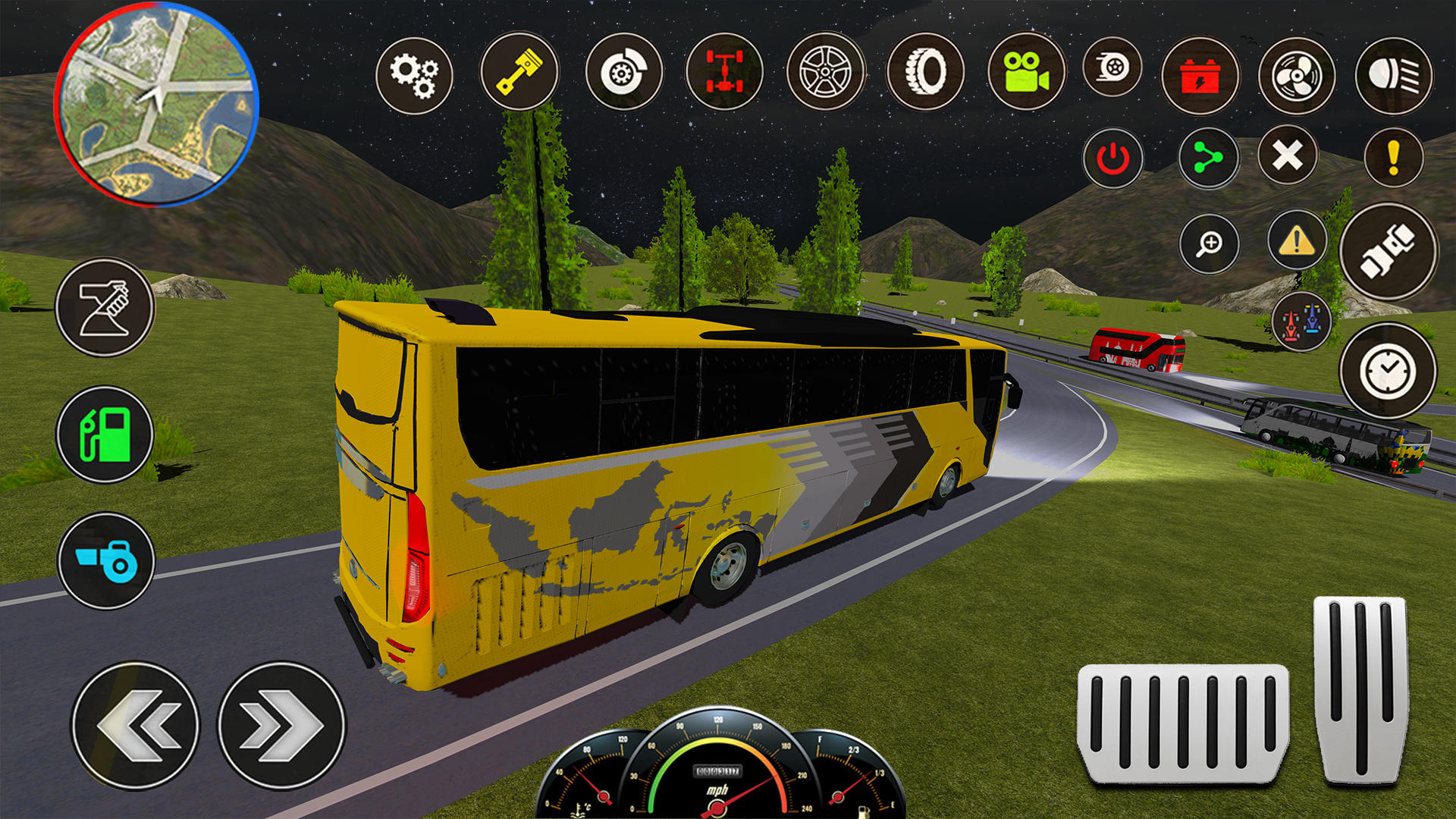Viewport: 1456px width, 819px height.
Task: Pick the tire icon
Action: click(x=925, y=73)
